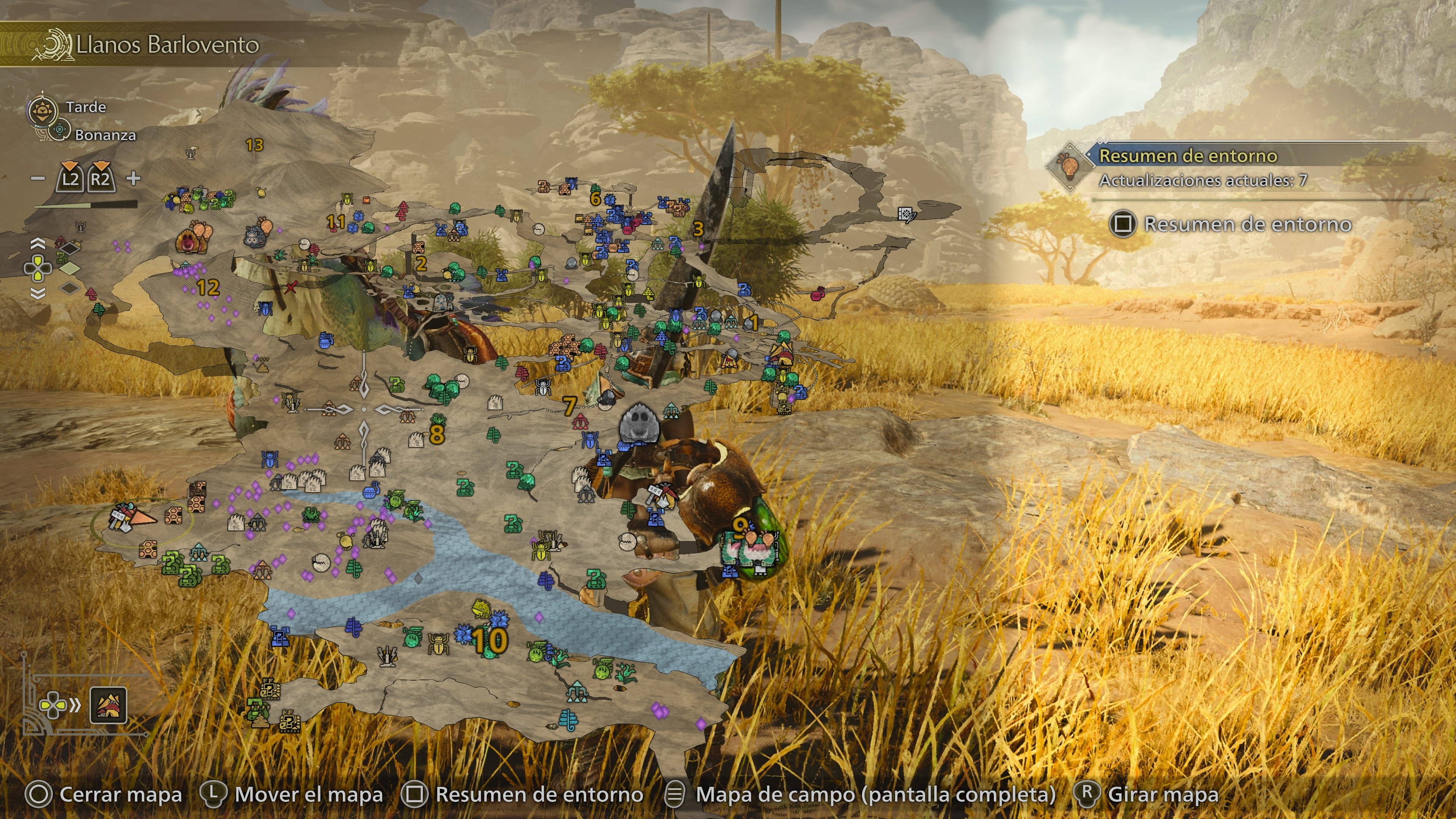
Task: Toggle the light green filter diamond
Action: click(x=70, y=268)
